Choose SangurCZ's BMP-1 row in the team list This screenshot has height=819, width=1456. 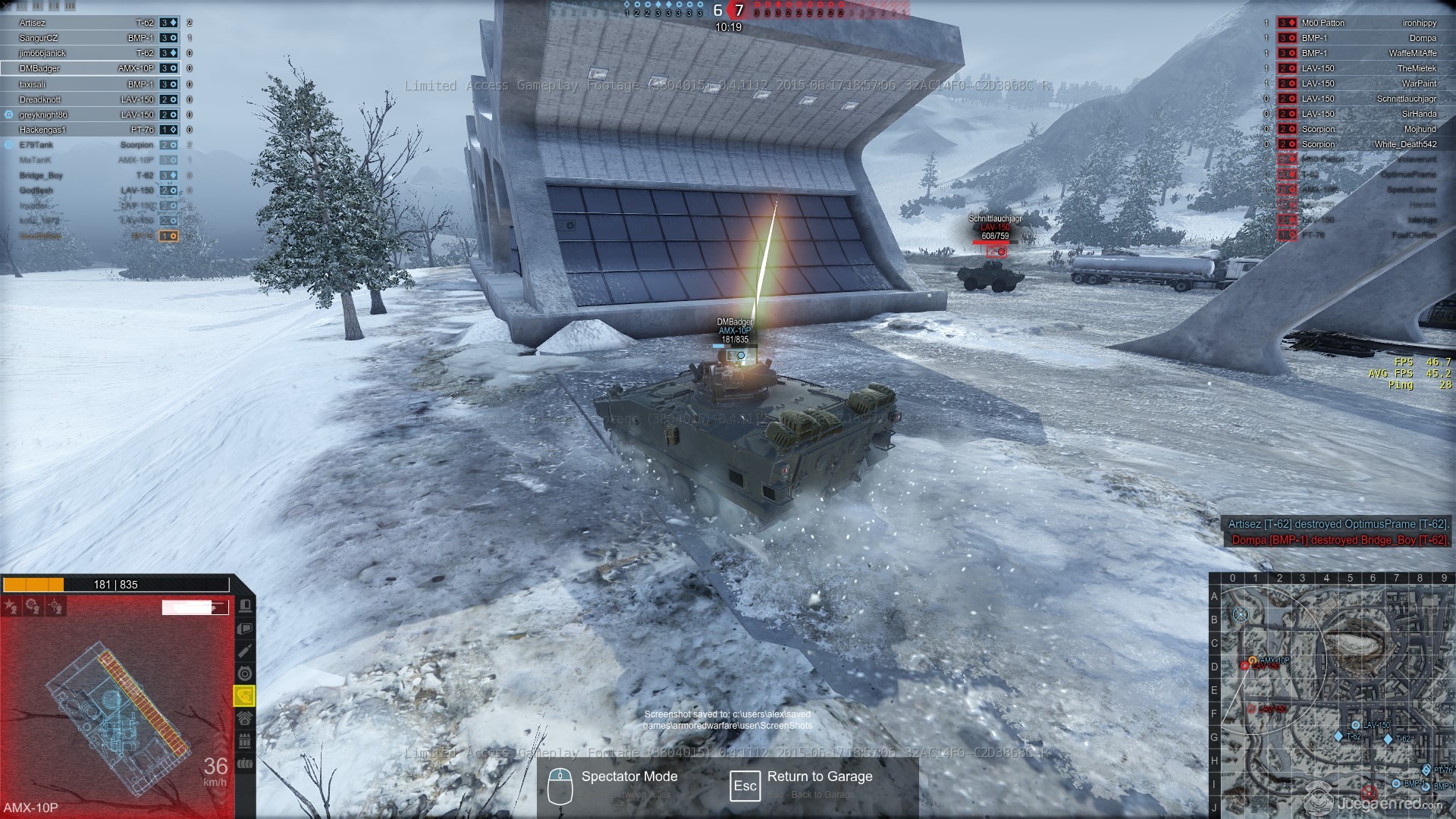coord(91,38)
